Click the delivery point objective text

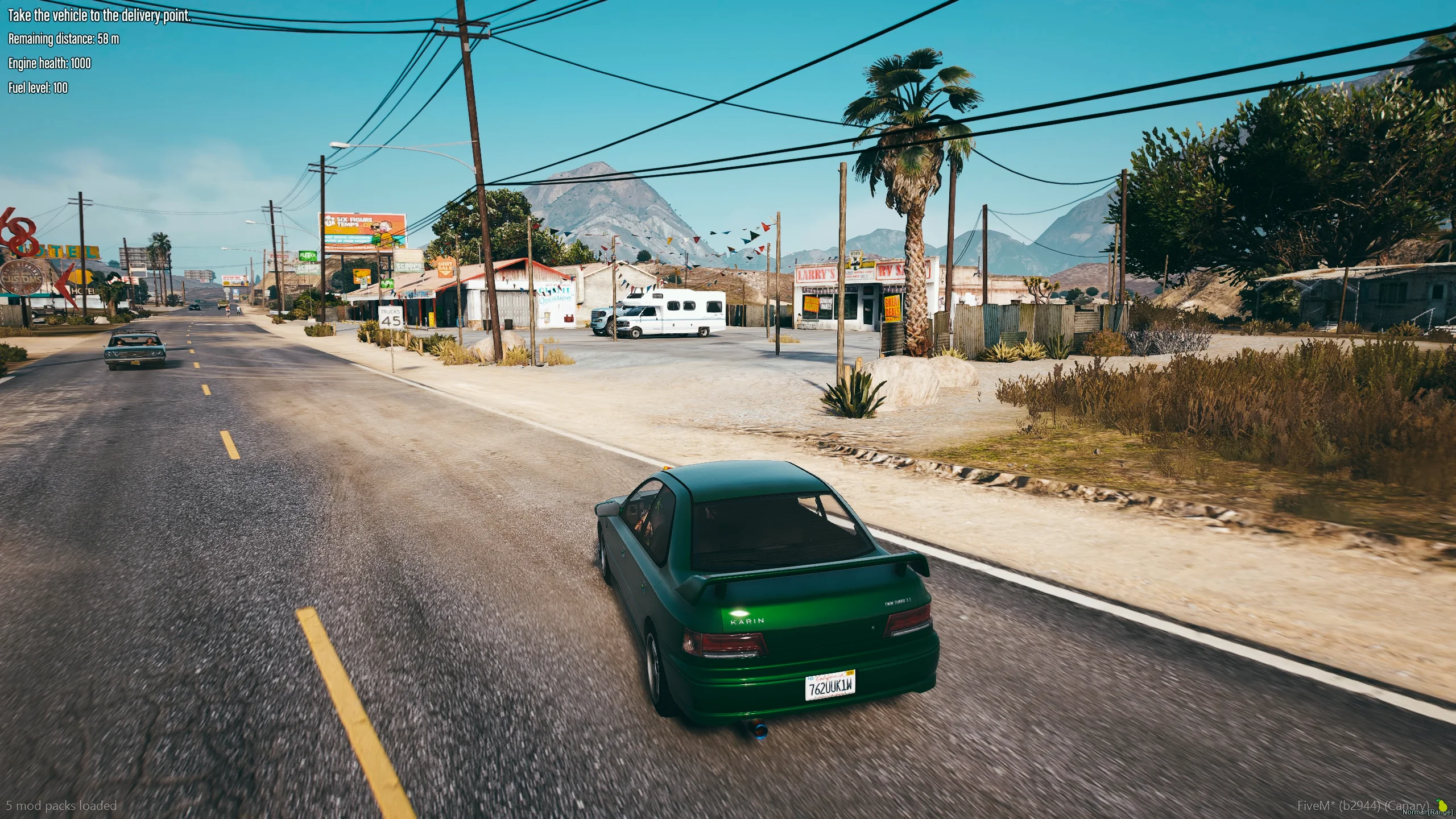pyautogui.click(x=99, y=15)
